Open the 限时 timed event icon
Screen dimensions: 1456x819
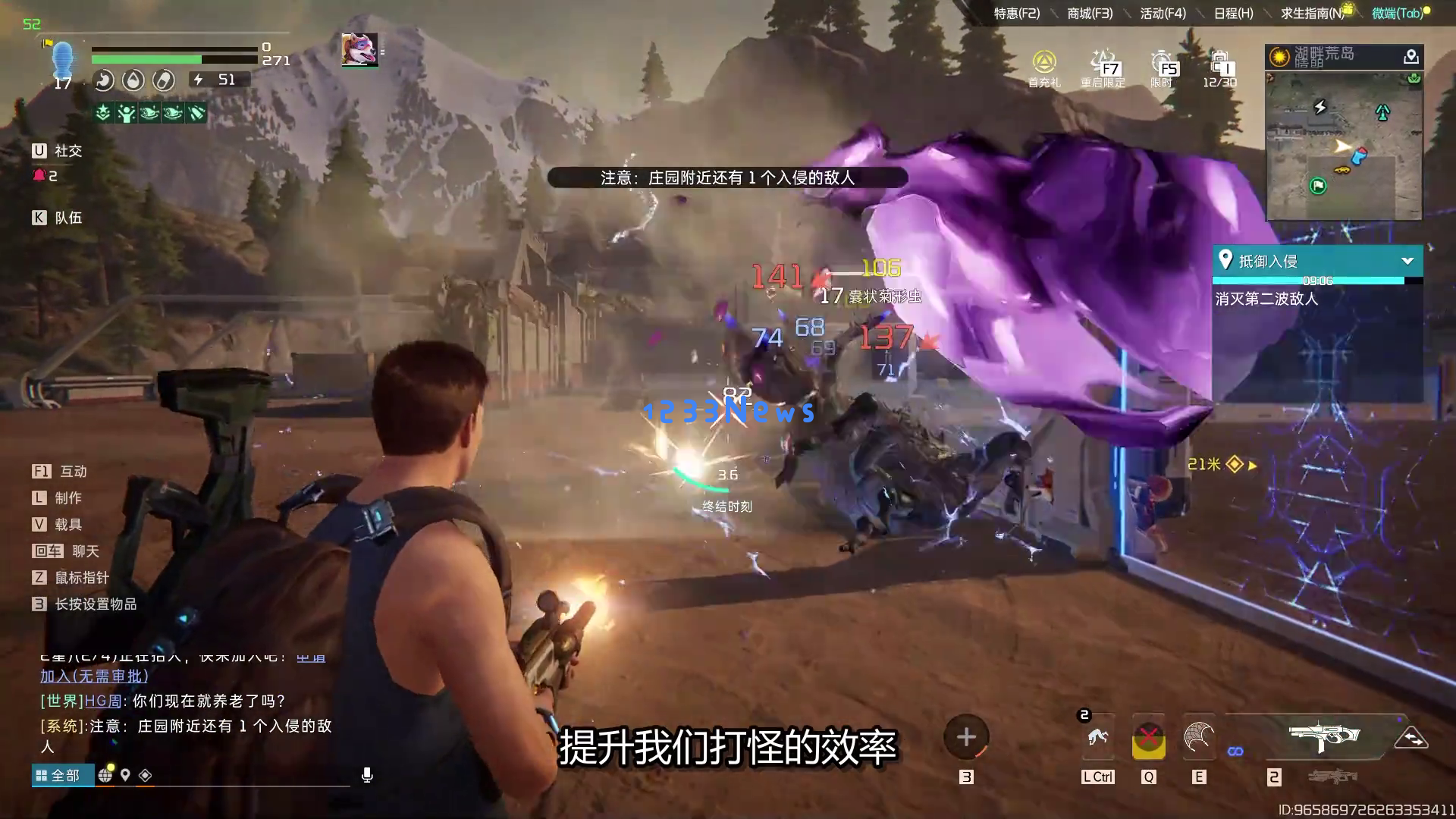[1162, 67]
